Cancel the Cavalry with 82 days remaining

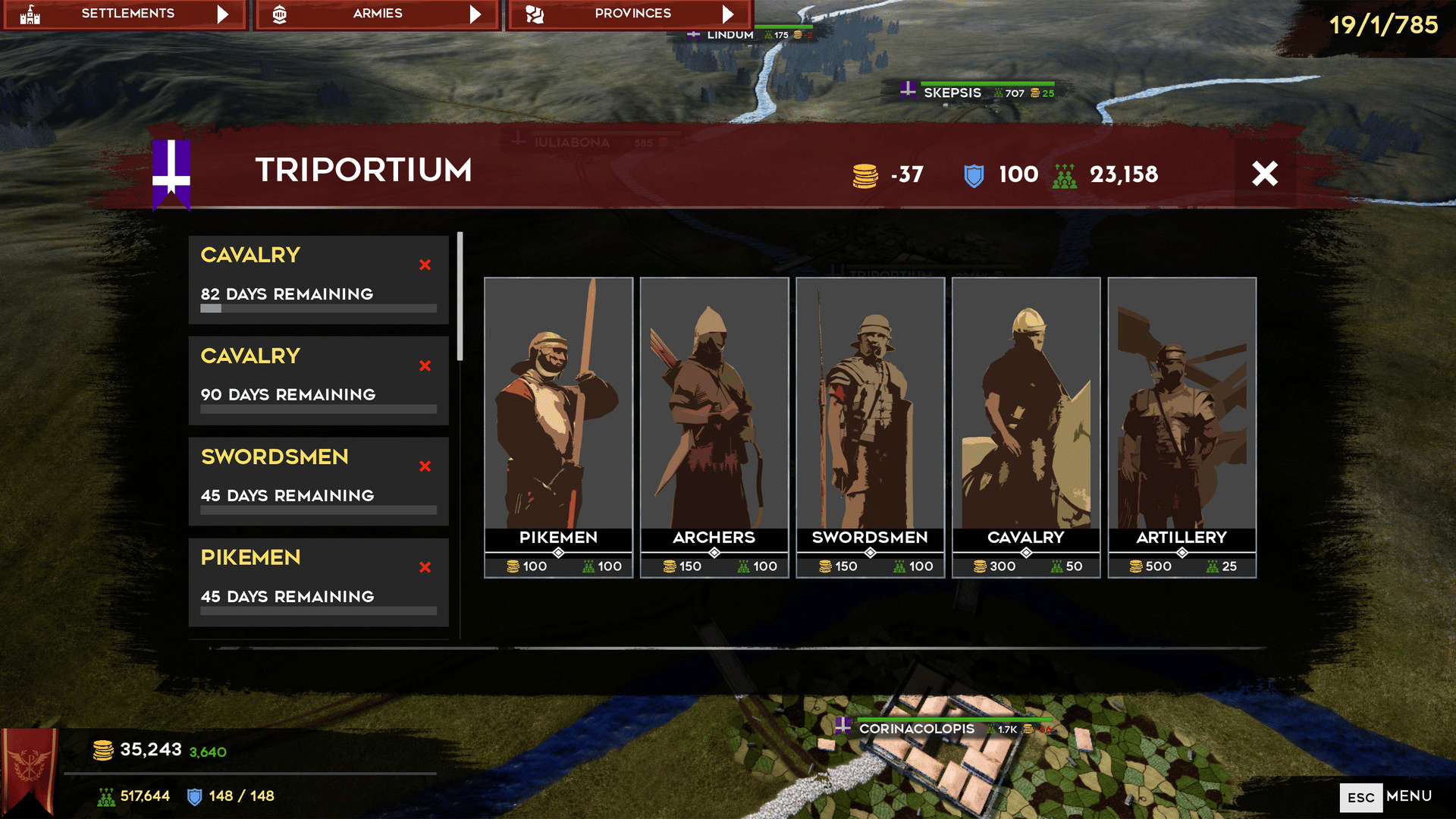coord(425,265)
